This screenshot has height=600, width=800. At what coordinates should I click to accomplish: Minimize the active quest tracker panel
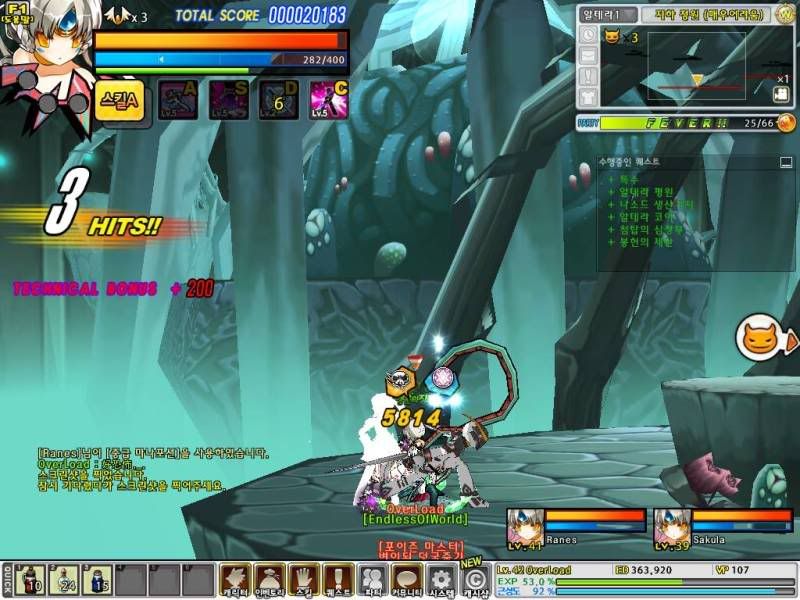tap(785, 162)
